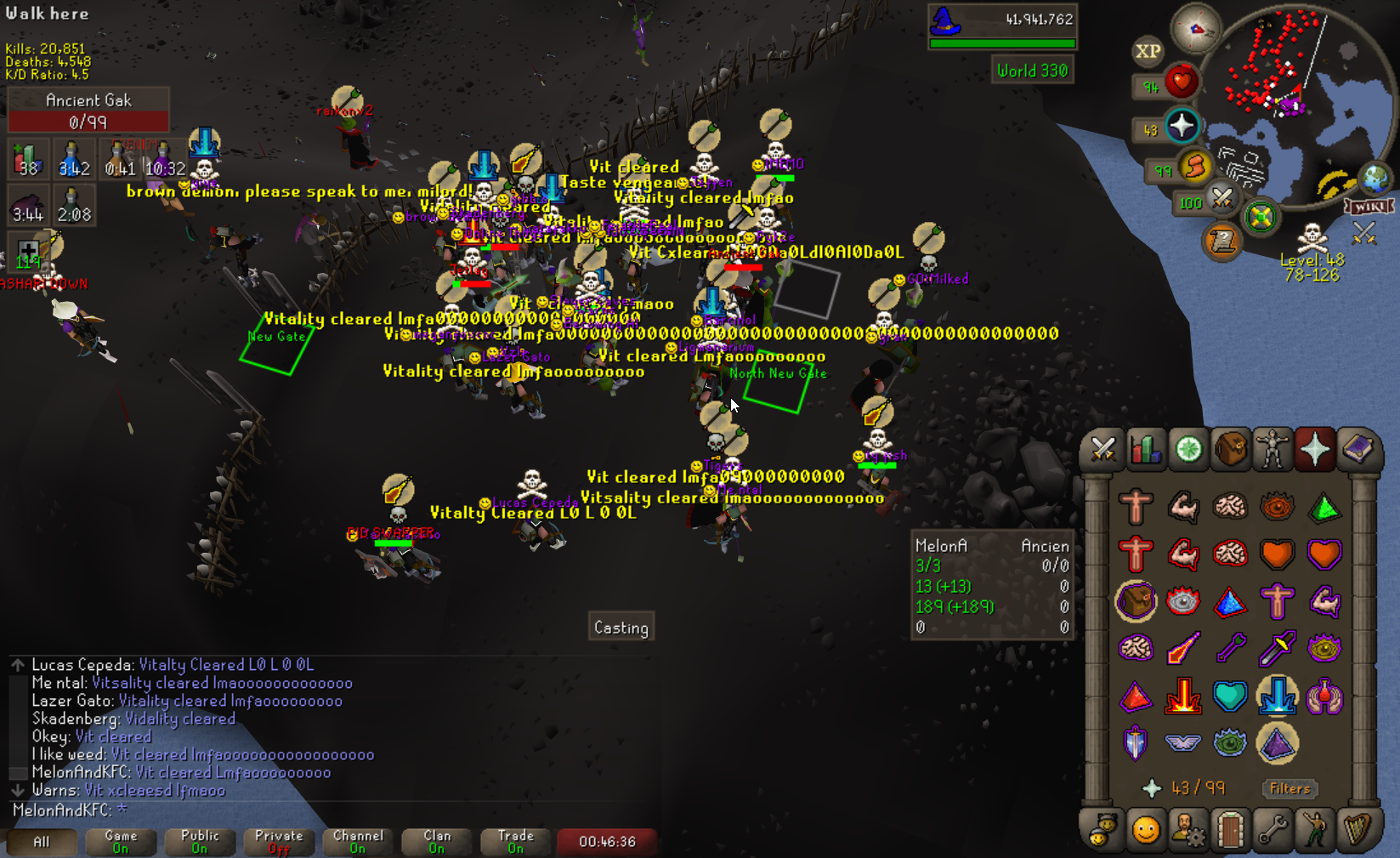Switch to the Public chat tab
This screenshot has height=858, width=1400.
(x=200, y=842)
